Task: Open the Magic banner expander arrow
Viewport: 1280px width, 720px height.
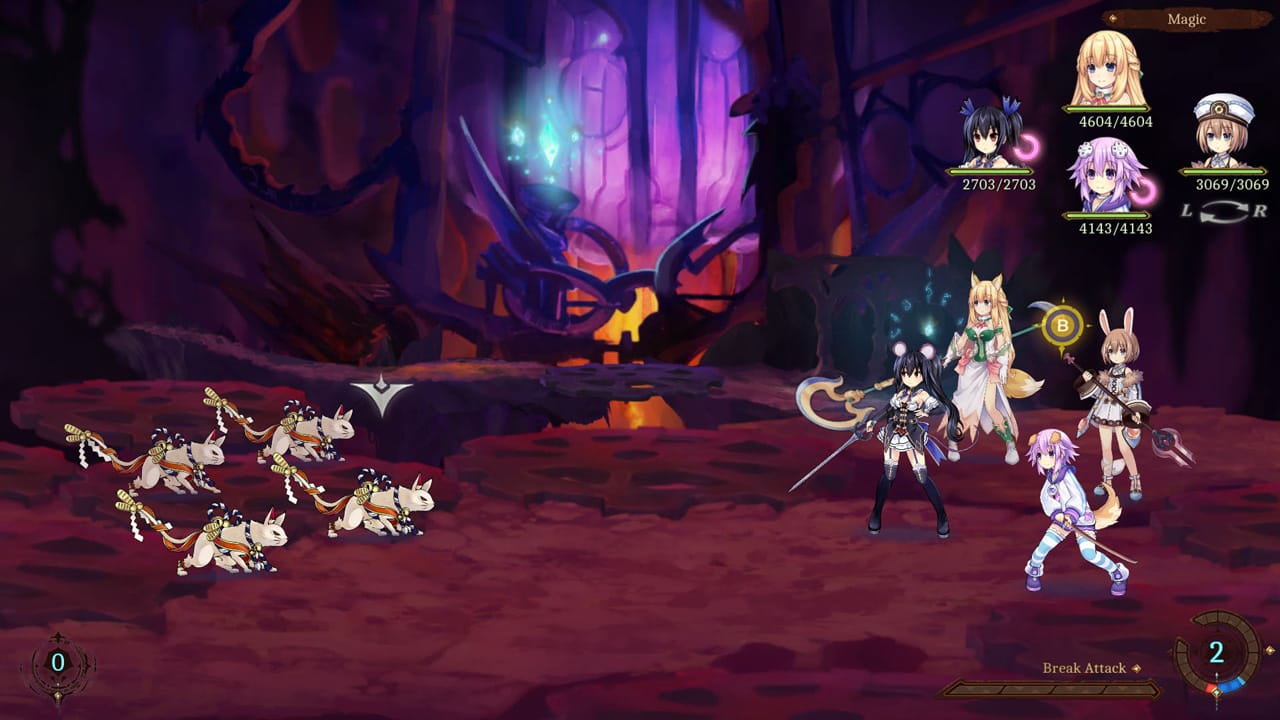Action: tap(1115, 18)
